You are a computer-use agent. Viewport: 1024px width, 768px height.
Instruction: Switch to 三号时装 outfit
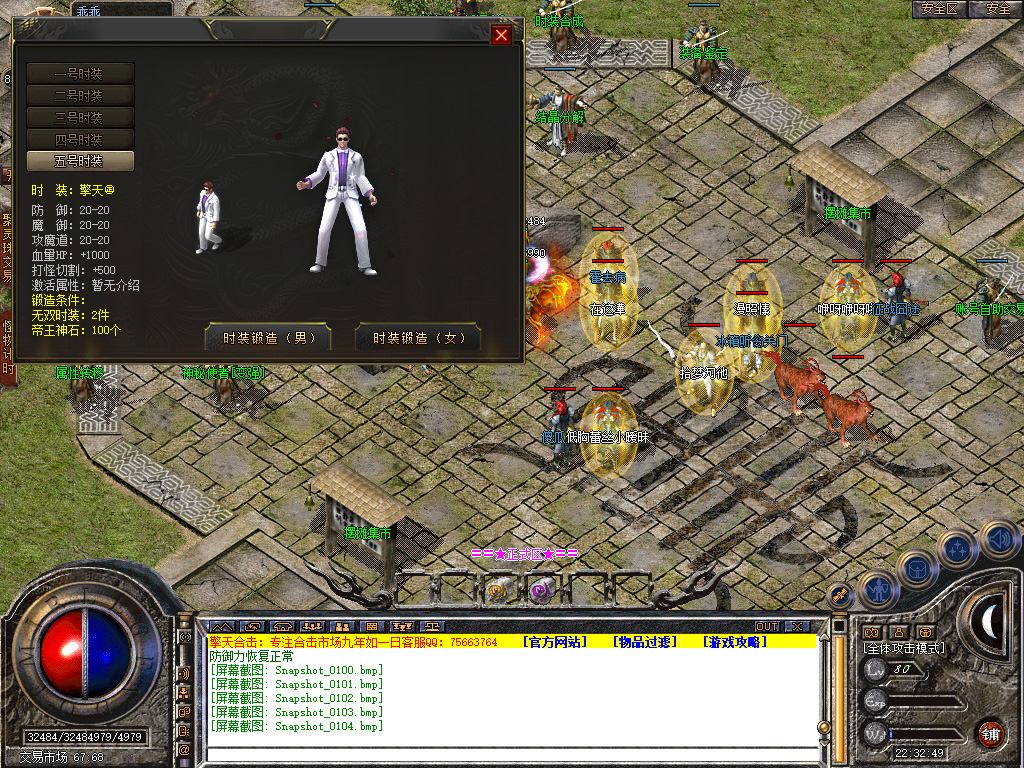coord(80,117)
